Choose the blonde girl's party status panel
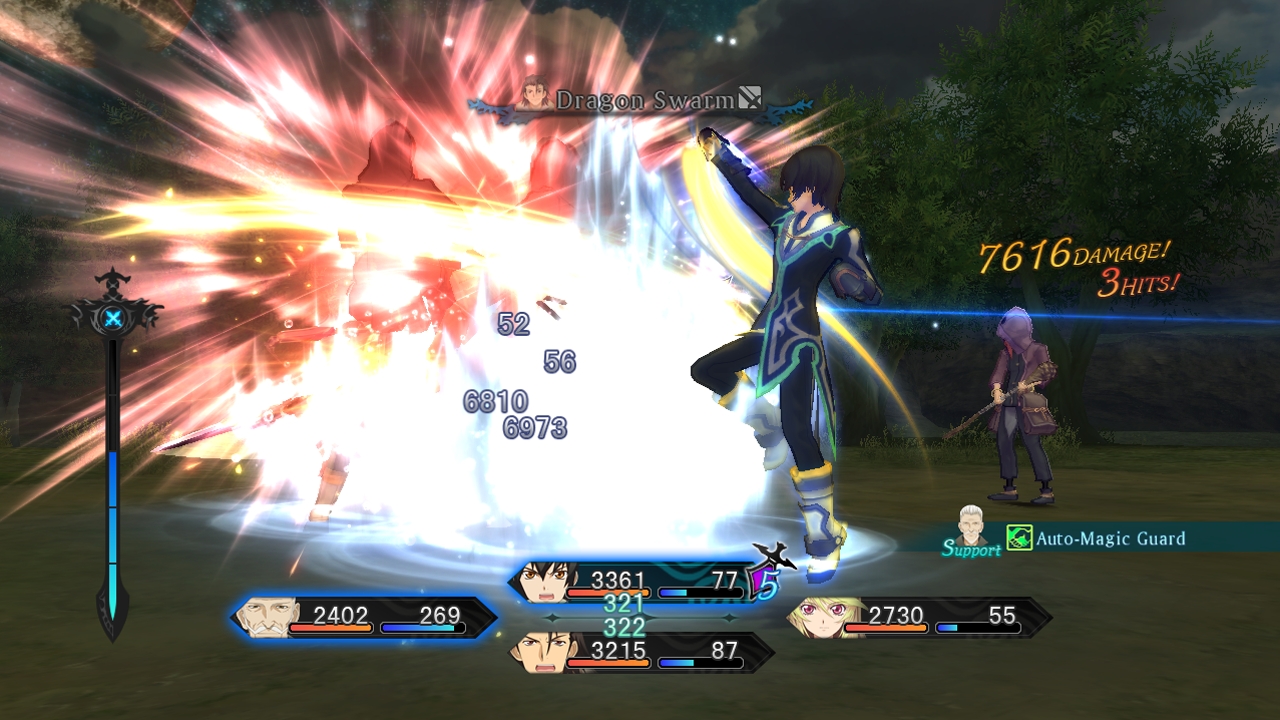The height and width of the screenshot is (720, 1280). click(x=918, y=617)
